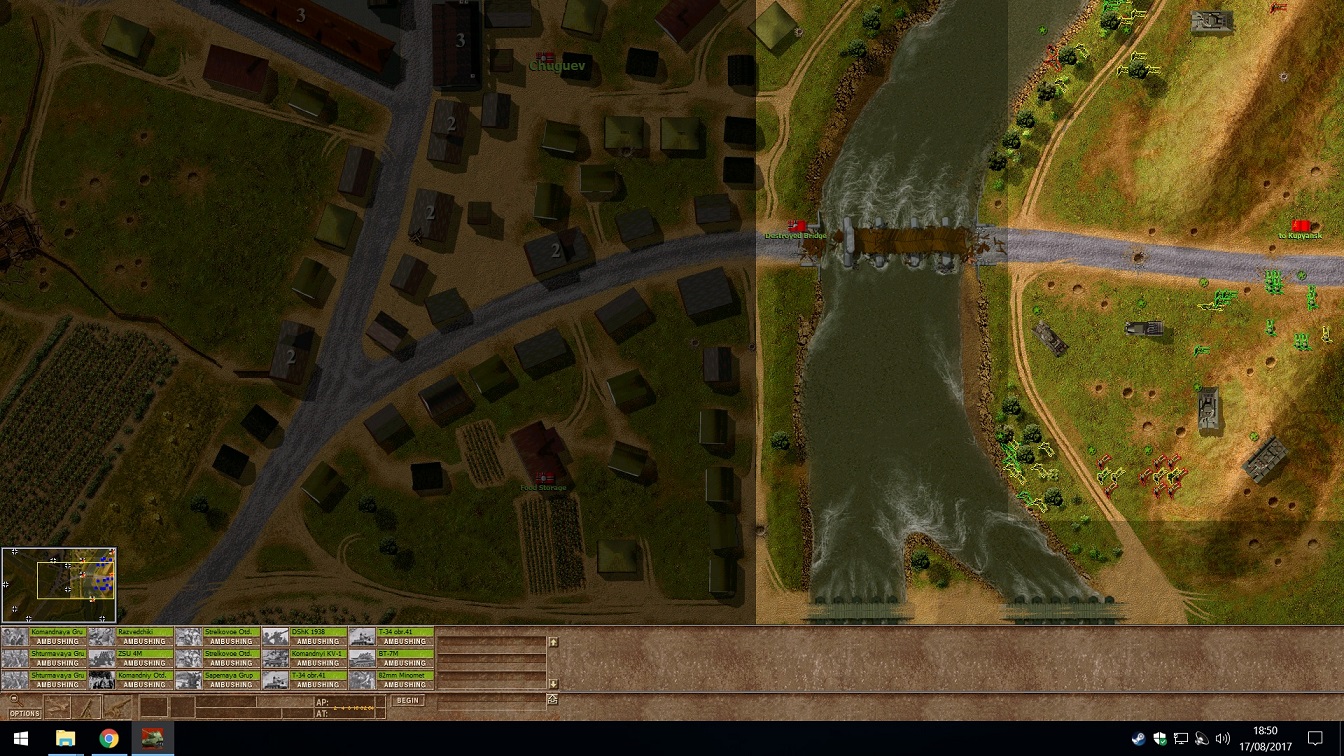The width and height of the screenshot is (1344, 756).
Task: Open the Options menu
Action: [25, 713]
